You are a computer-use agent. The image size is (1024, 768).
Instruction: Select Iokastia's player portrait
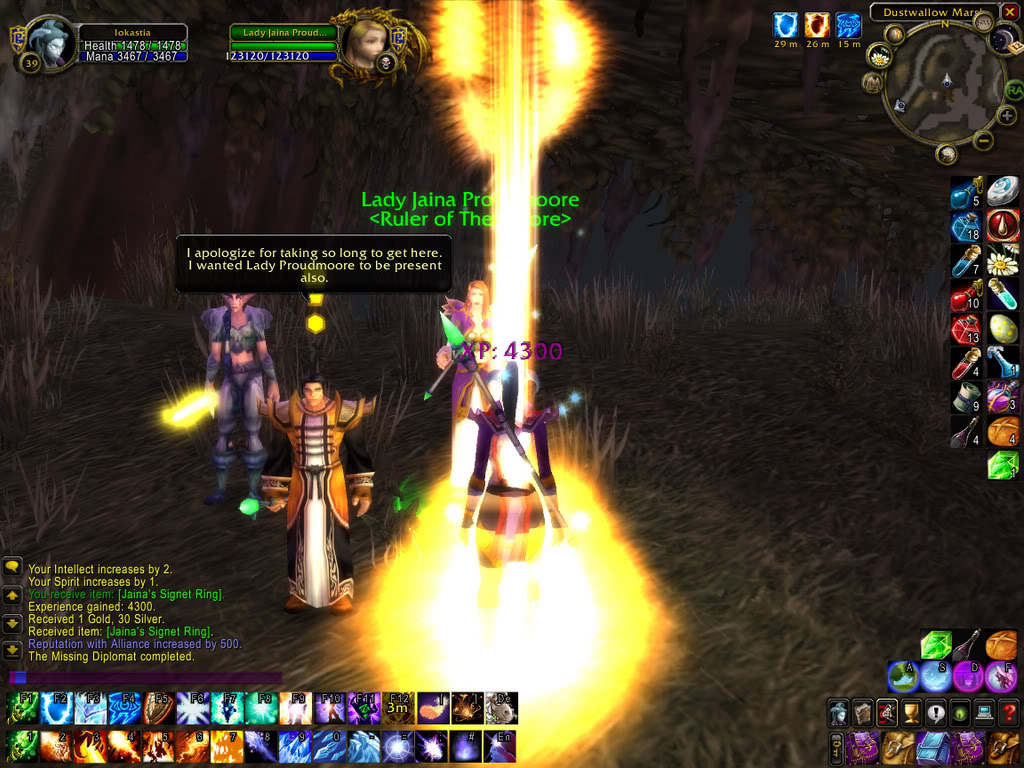click(x=50, y=44)
